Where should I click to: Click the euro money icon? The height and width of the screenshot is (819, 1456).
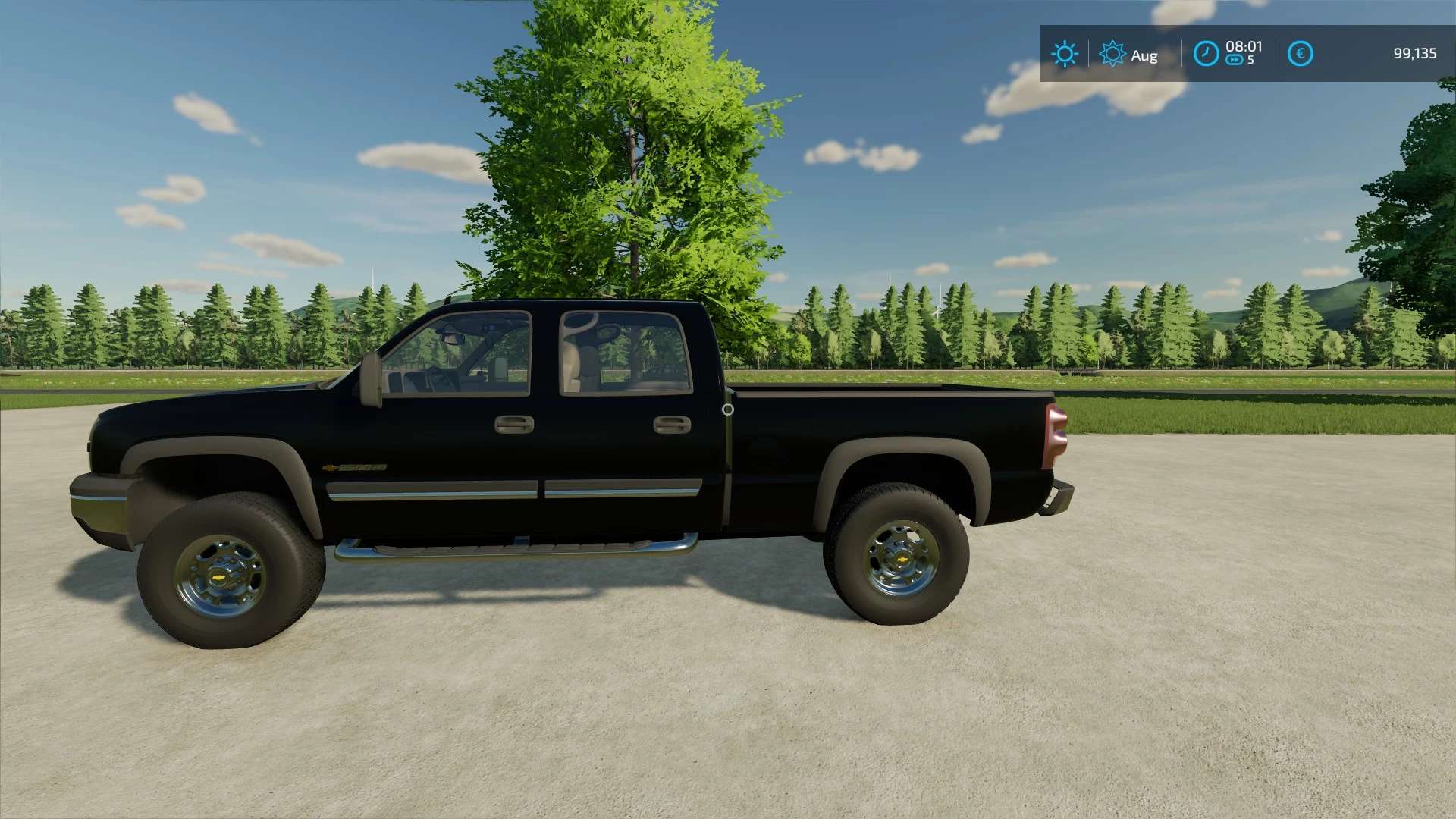pos(1300,54)
